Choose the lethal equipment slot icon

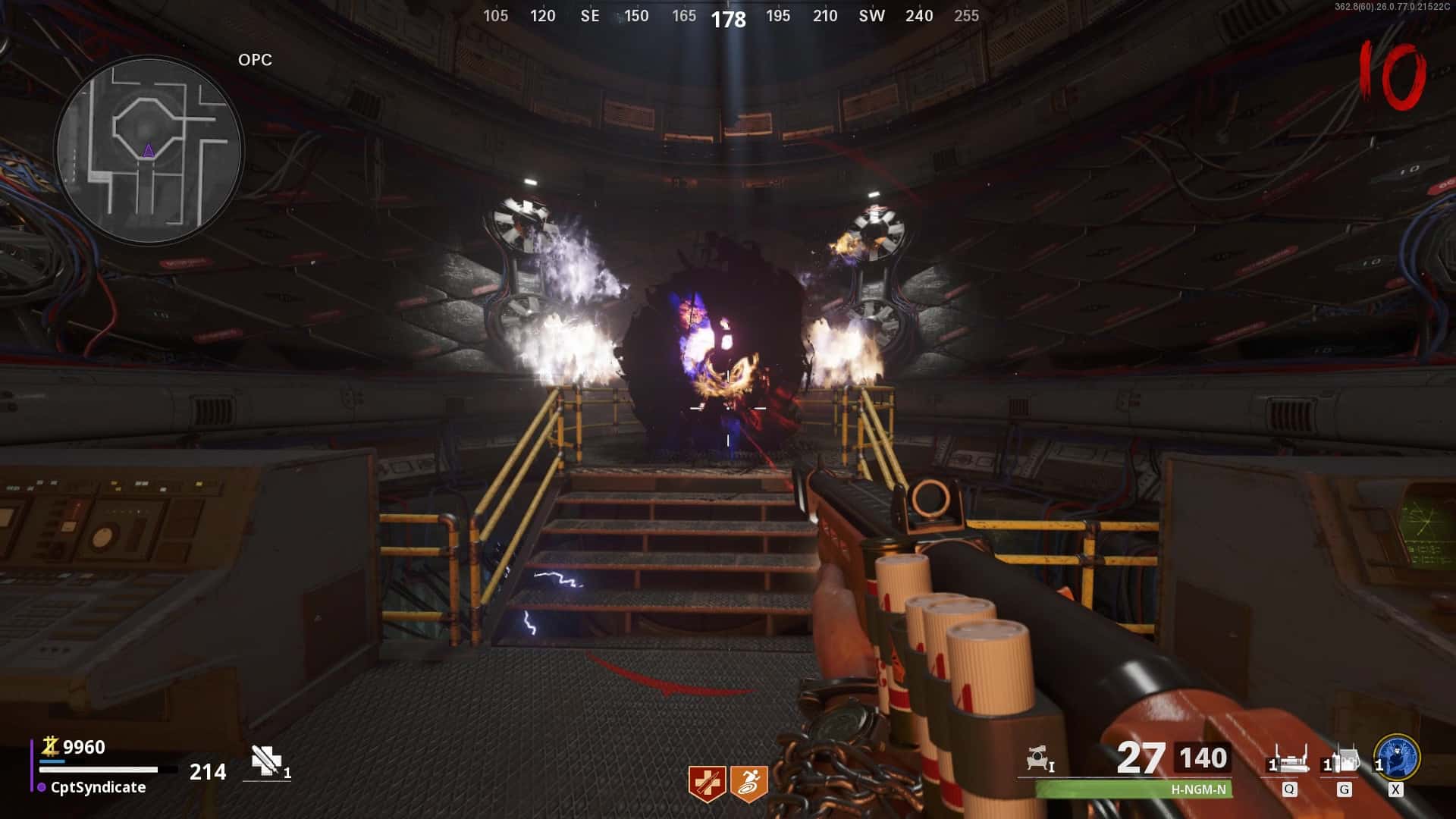coord(1344,760)
